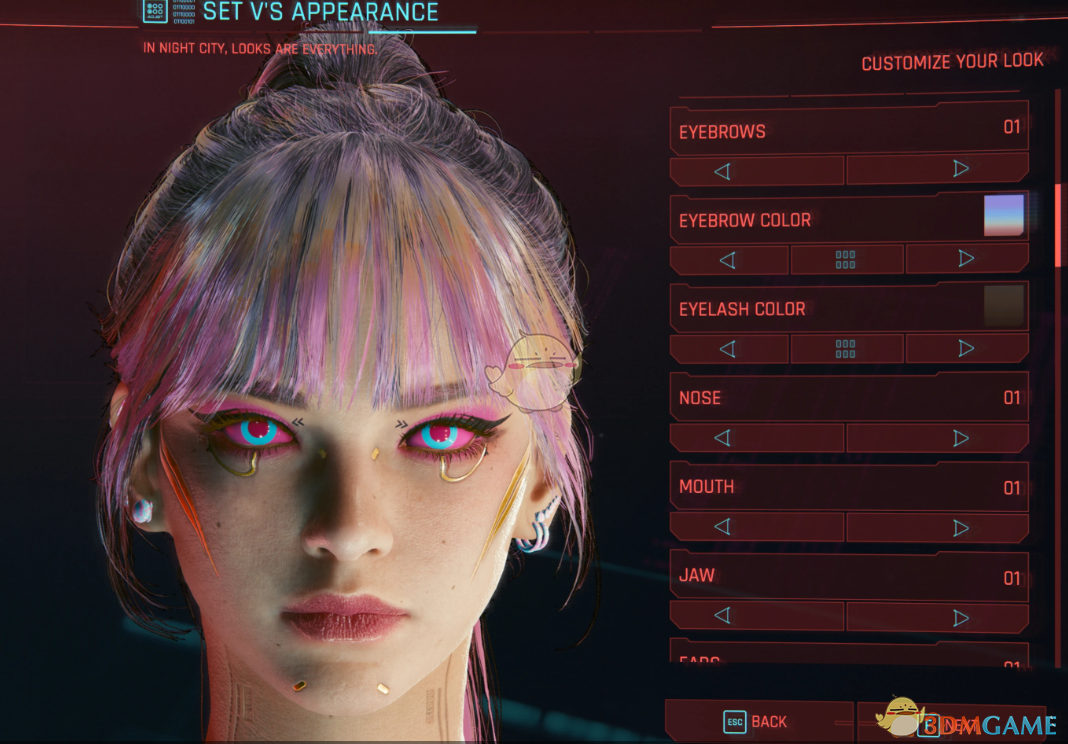Go back with the Back button
This screenshot has width=1068, height=744.
pyautogui.click(x=758, y=722)
